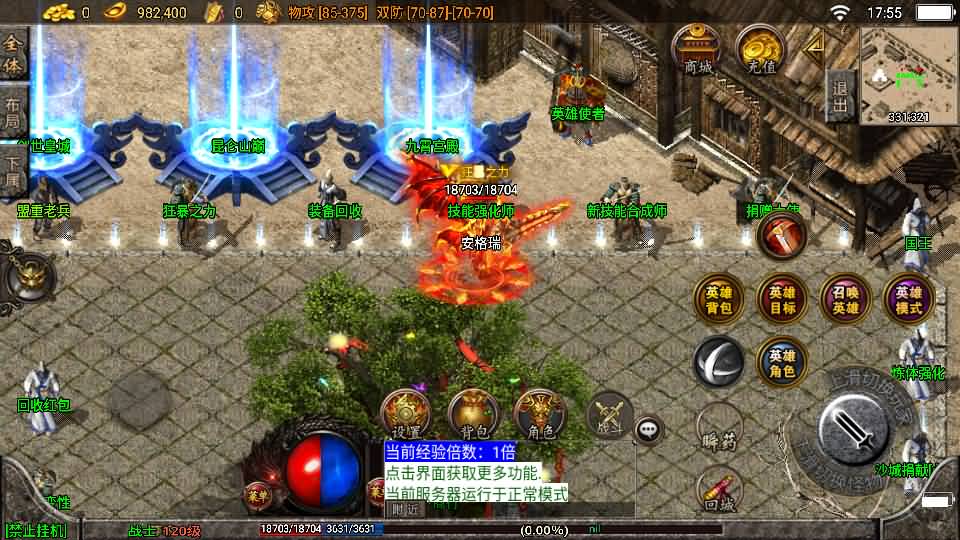The width and height of the screenshot is (960, 540).
Task: Open the 商城 shop
Action: pyautogui.click(x=698, y=51)
